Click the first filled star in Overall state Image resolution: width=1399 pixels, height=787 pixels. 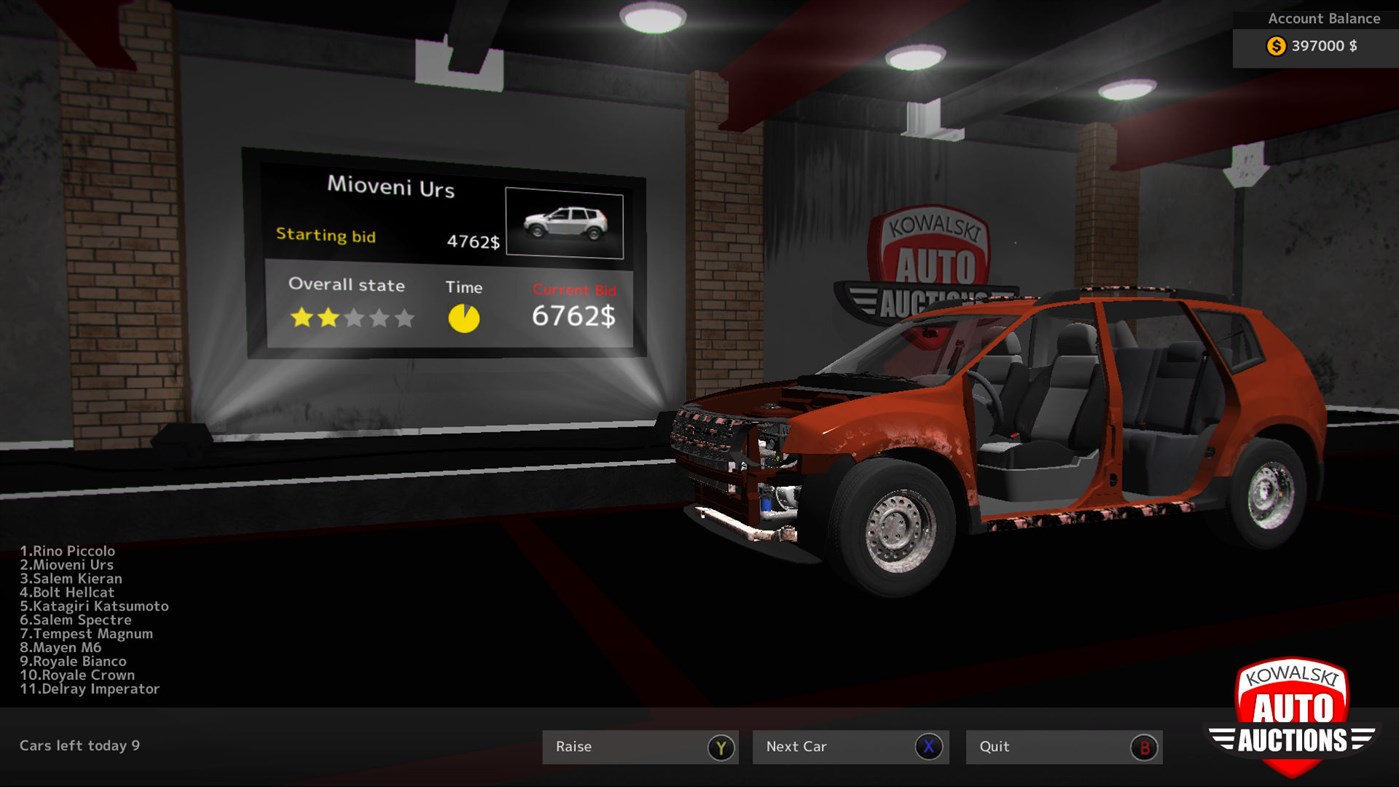pos(299,318)
